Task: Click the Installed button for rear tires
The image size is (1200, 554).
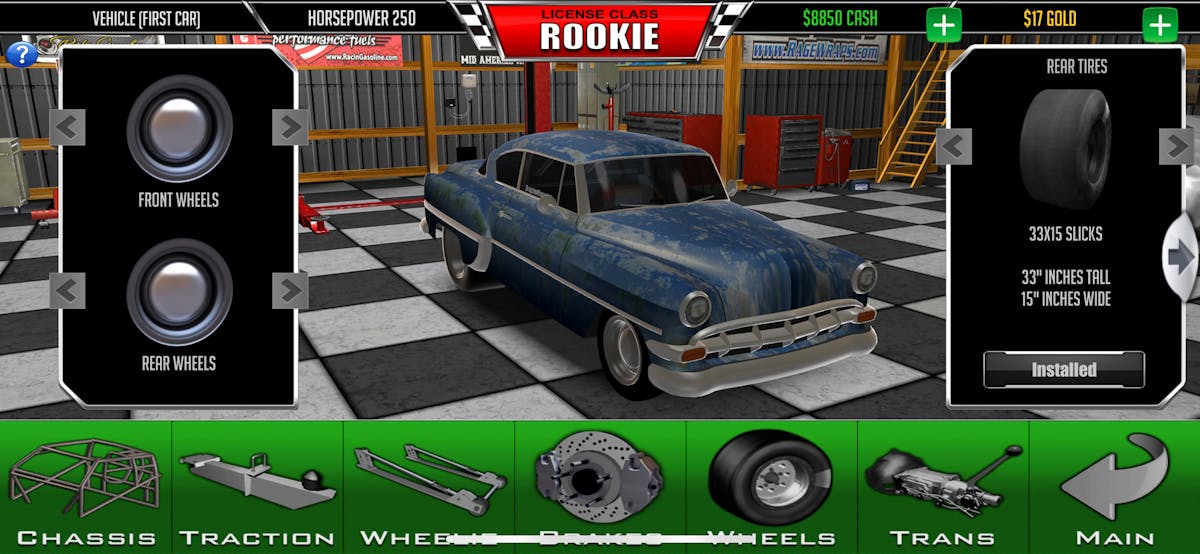Action: pos(1064,370)
